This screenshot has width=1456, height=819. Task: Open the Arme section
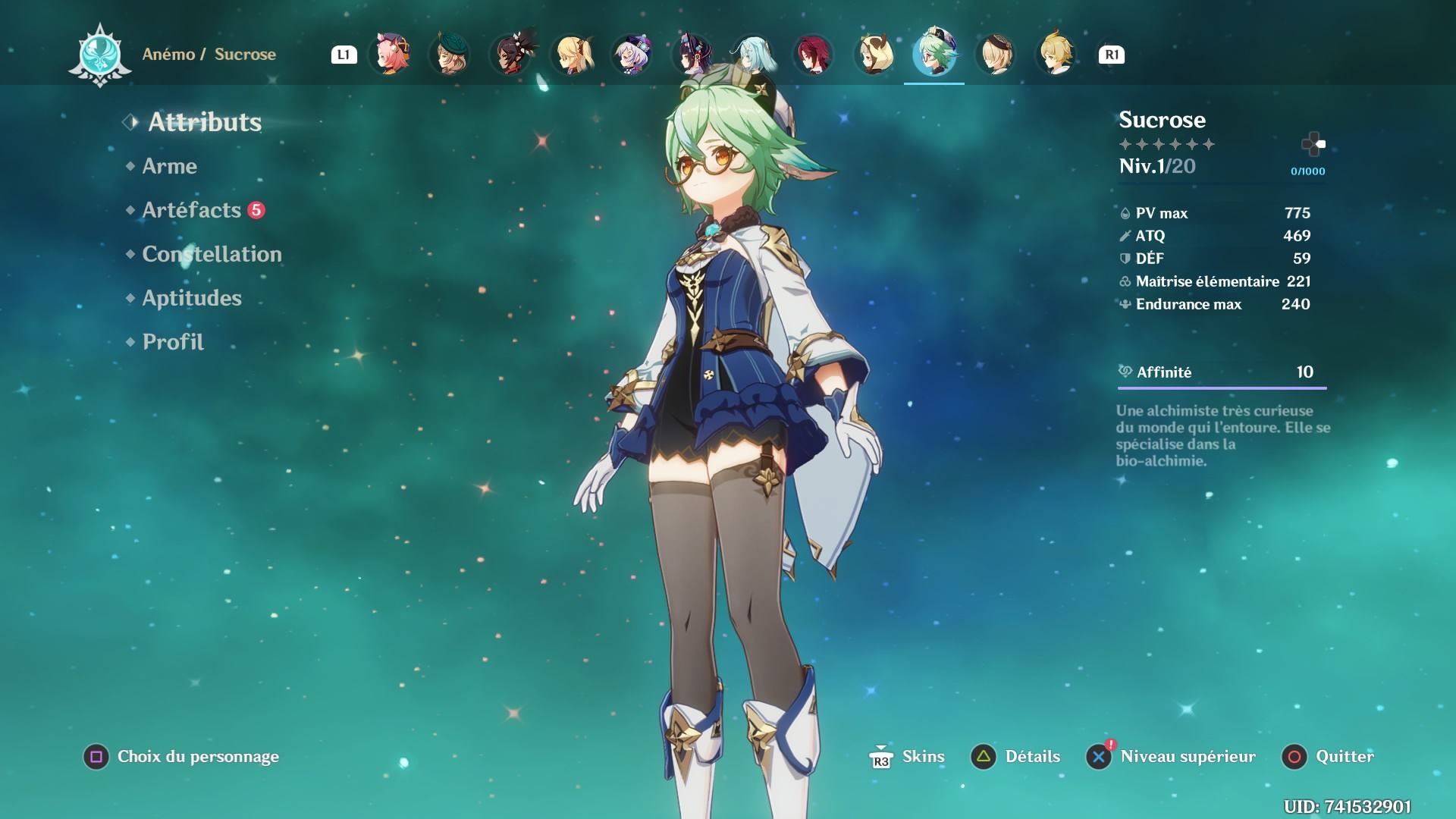[169, 166]
